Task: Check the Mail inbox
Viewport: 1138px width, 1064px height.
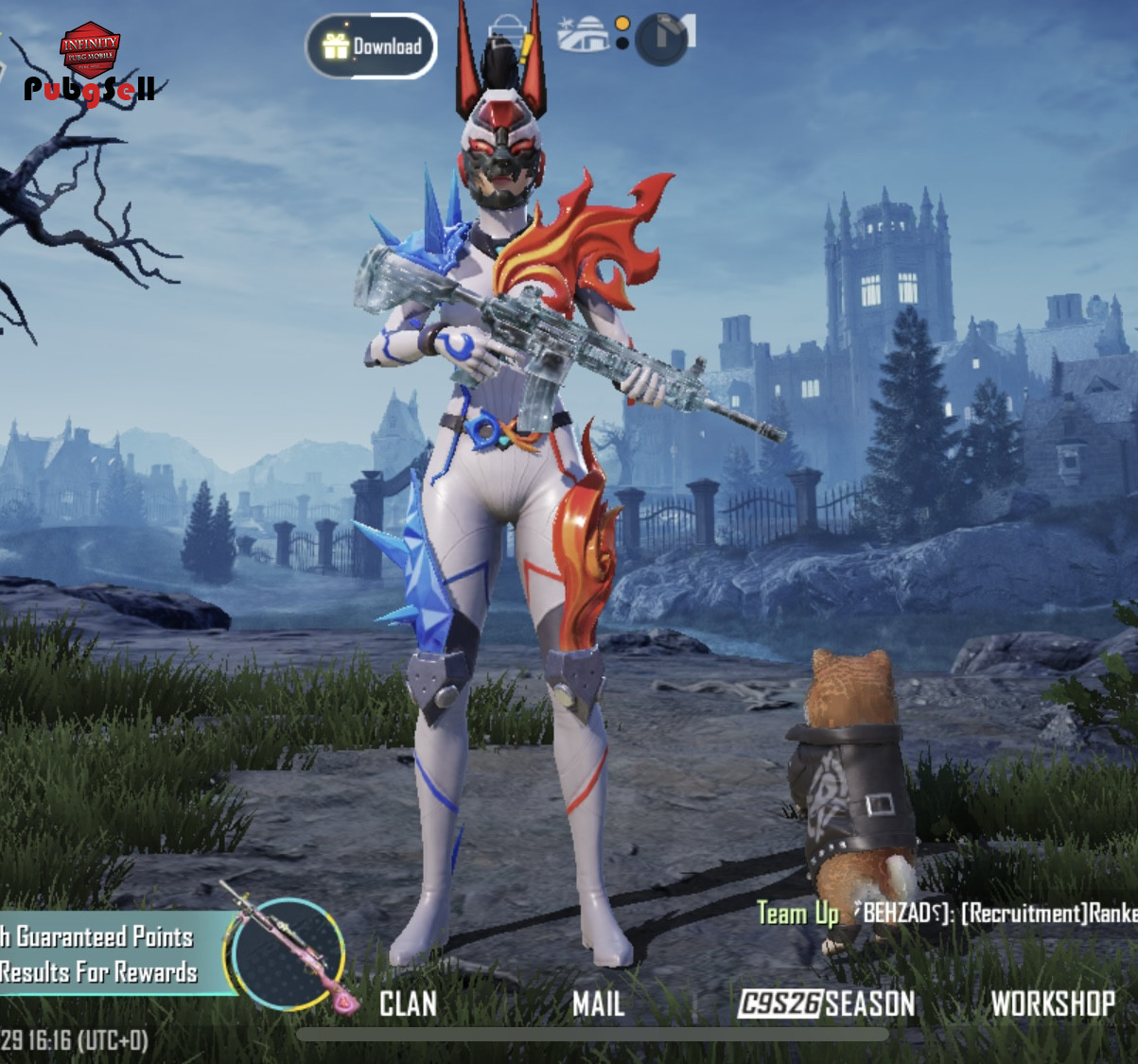Action: (x=598, y=1003)
